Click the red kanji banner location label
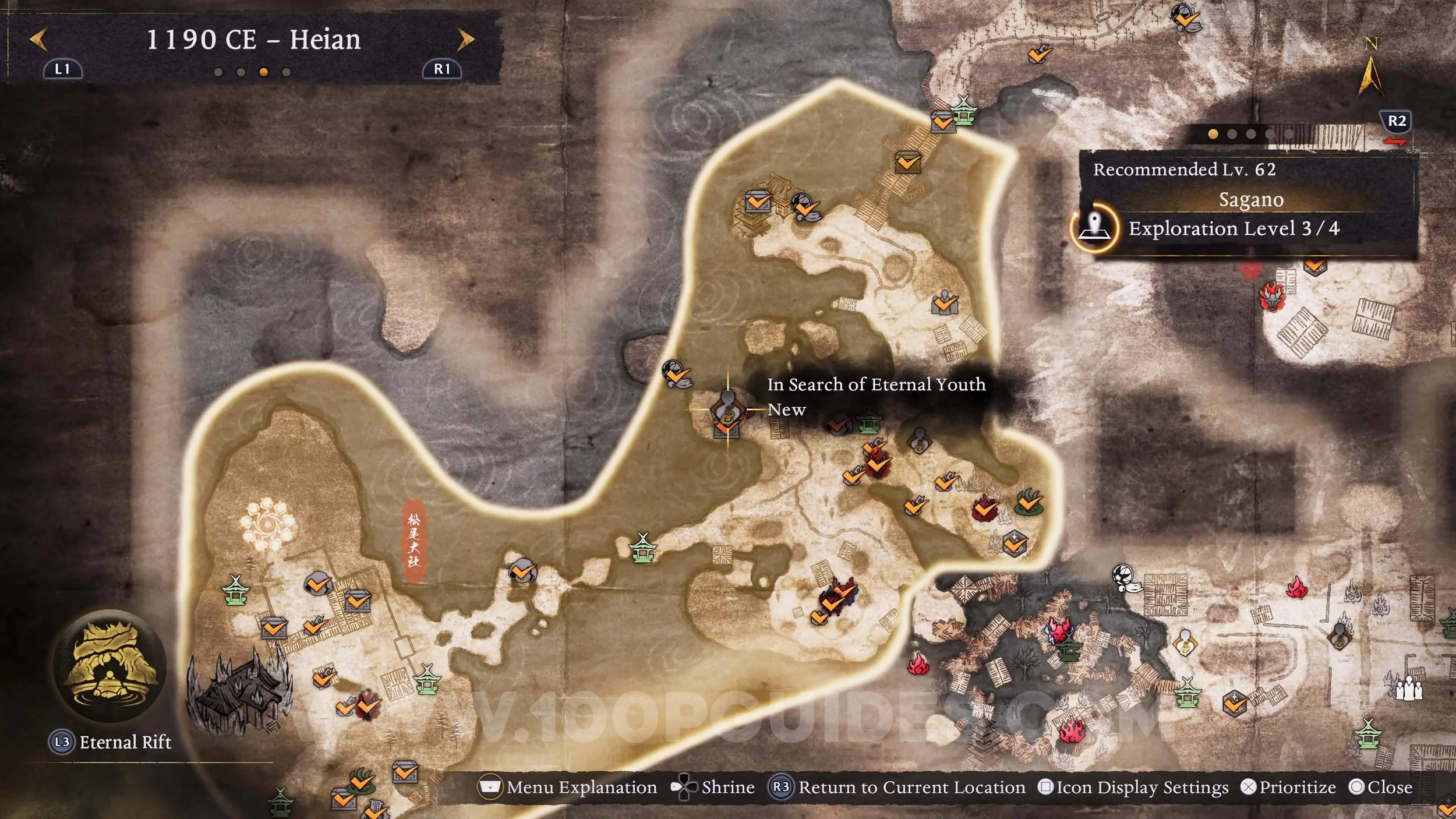 [x=414, y=541]
